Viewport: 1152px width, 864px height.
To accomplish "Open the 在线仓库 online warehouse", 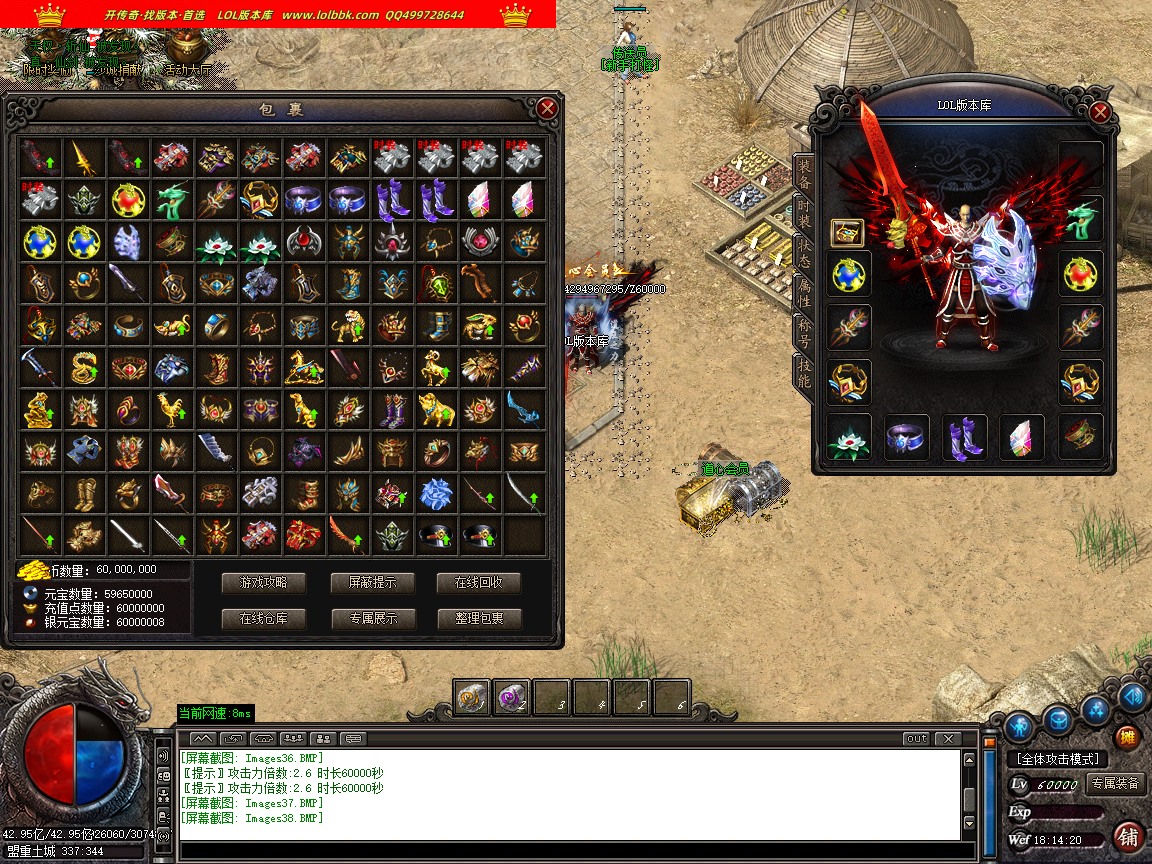I will (263, 618).
